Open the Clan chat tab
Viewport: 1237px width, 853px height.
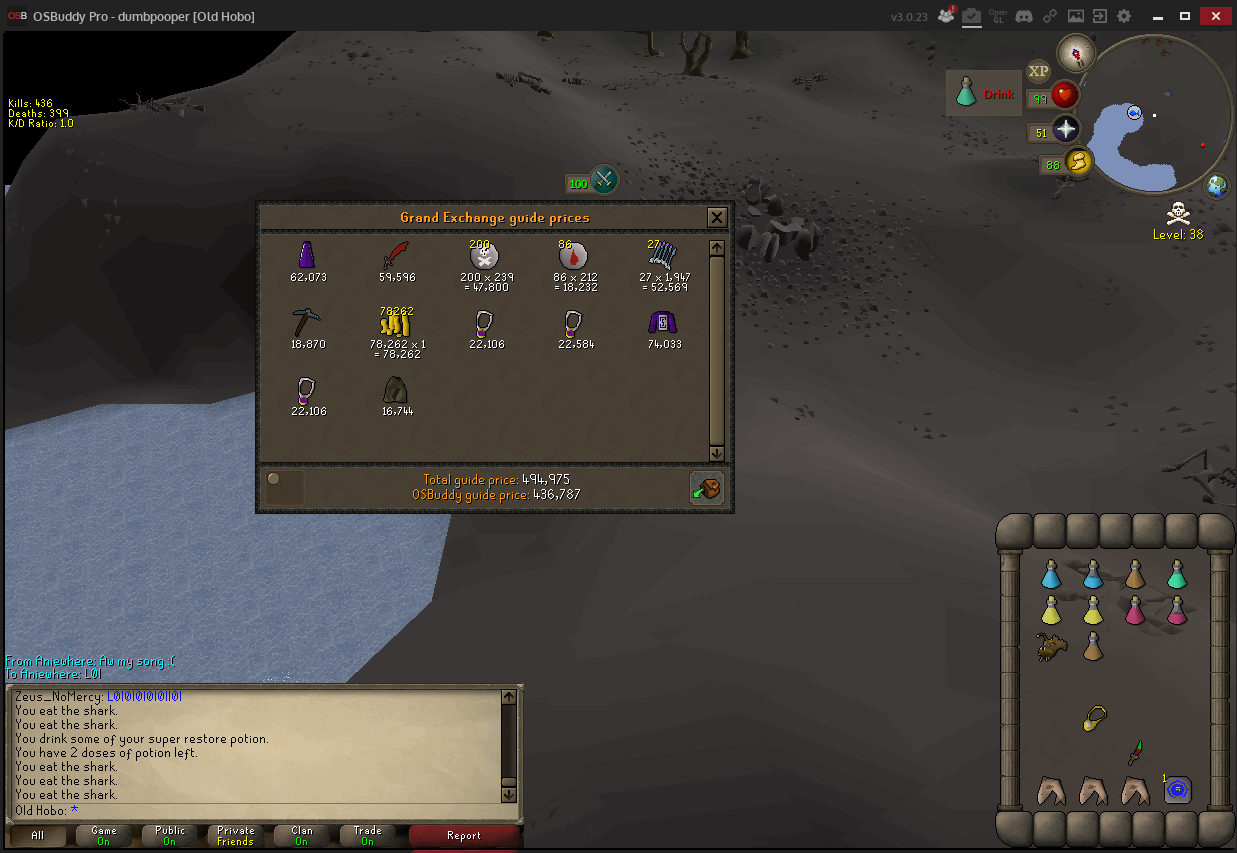(x=301, y=836)
